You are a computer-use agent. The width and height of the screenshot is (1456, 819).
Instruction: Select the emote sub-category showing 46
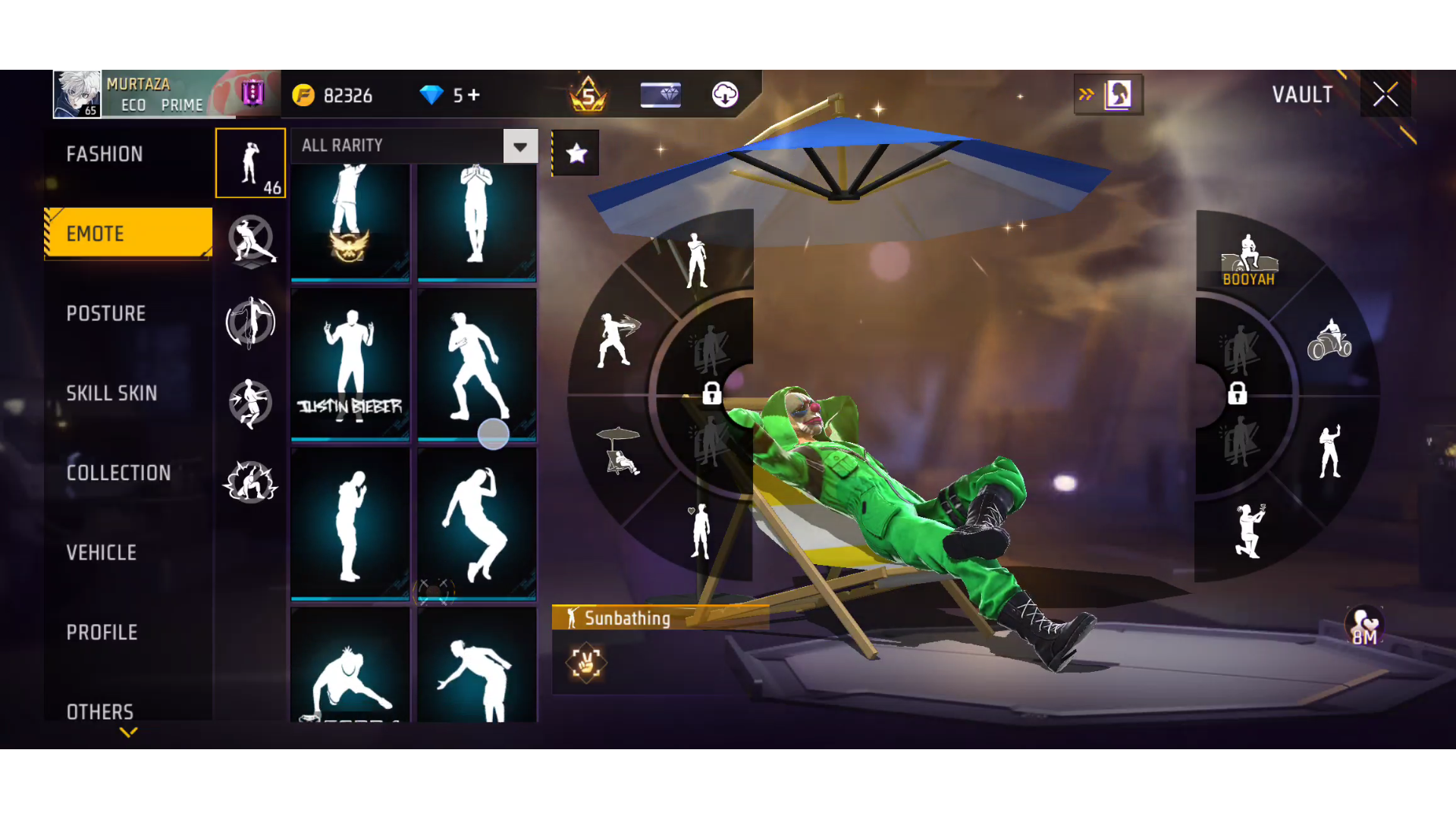coord(250,163)
